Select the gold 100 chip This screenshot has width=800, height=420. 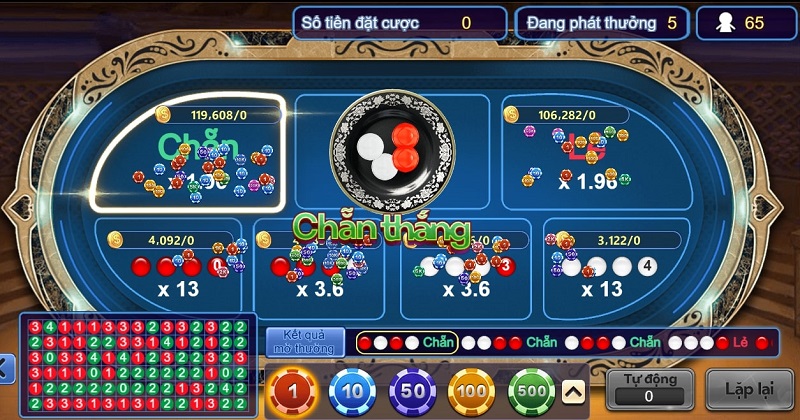tap(472, 391)
